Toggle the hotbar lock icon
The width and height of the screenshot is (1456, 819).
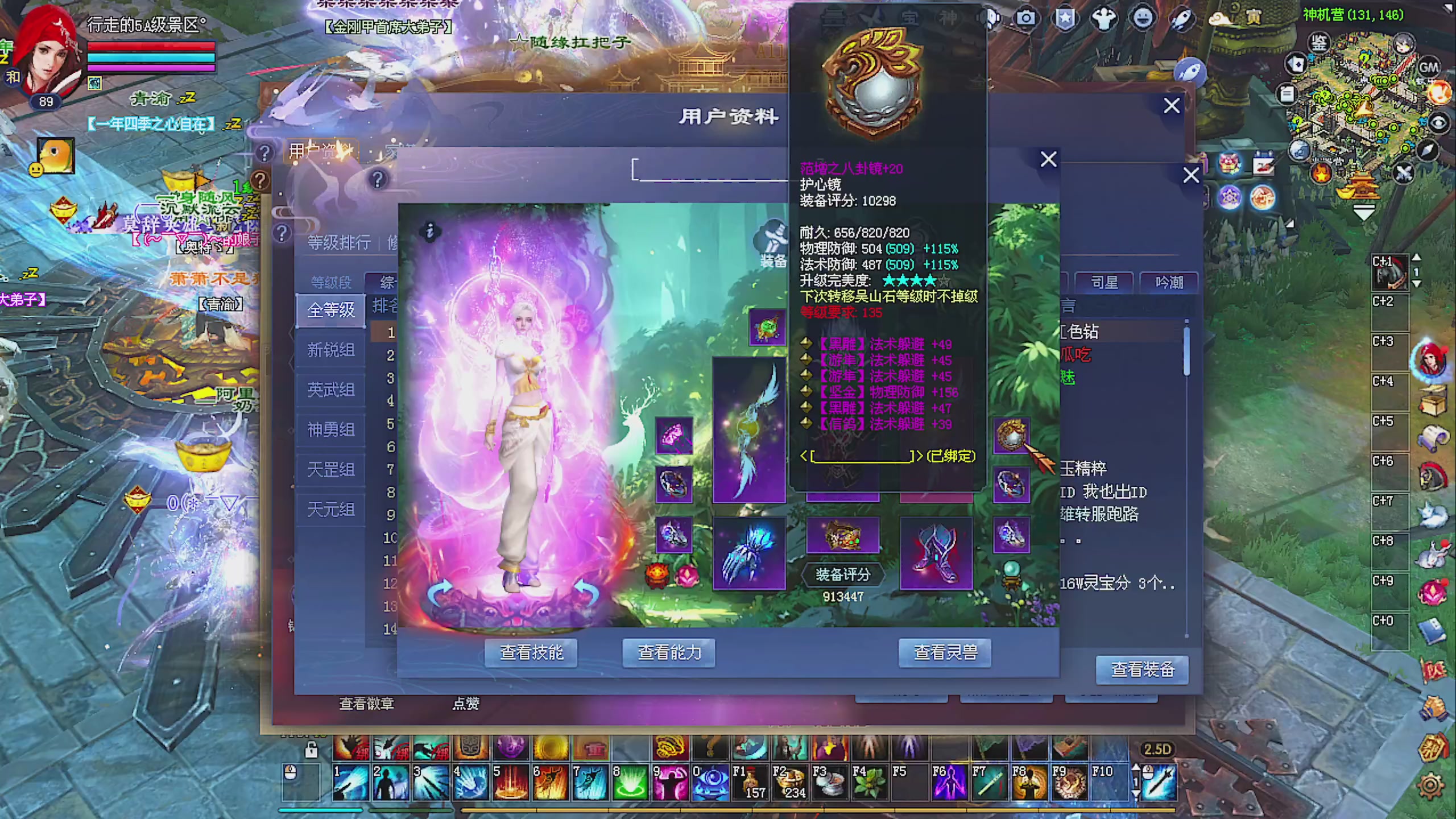[311, 751]
